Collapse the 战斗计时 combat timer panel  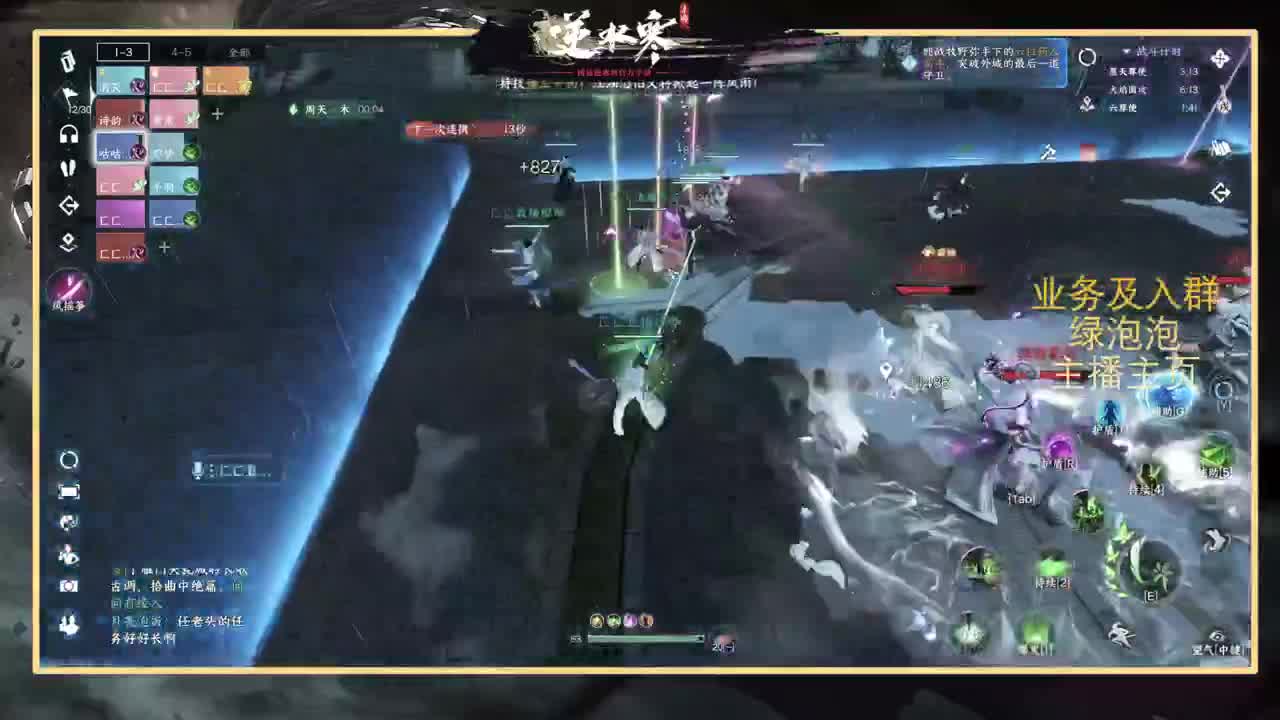pos(1126,52)
